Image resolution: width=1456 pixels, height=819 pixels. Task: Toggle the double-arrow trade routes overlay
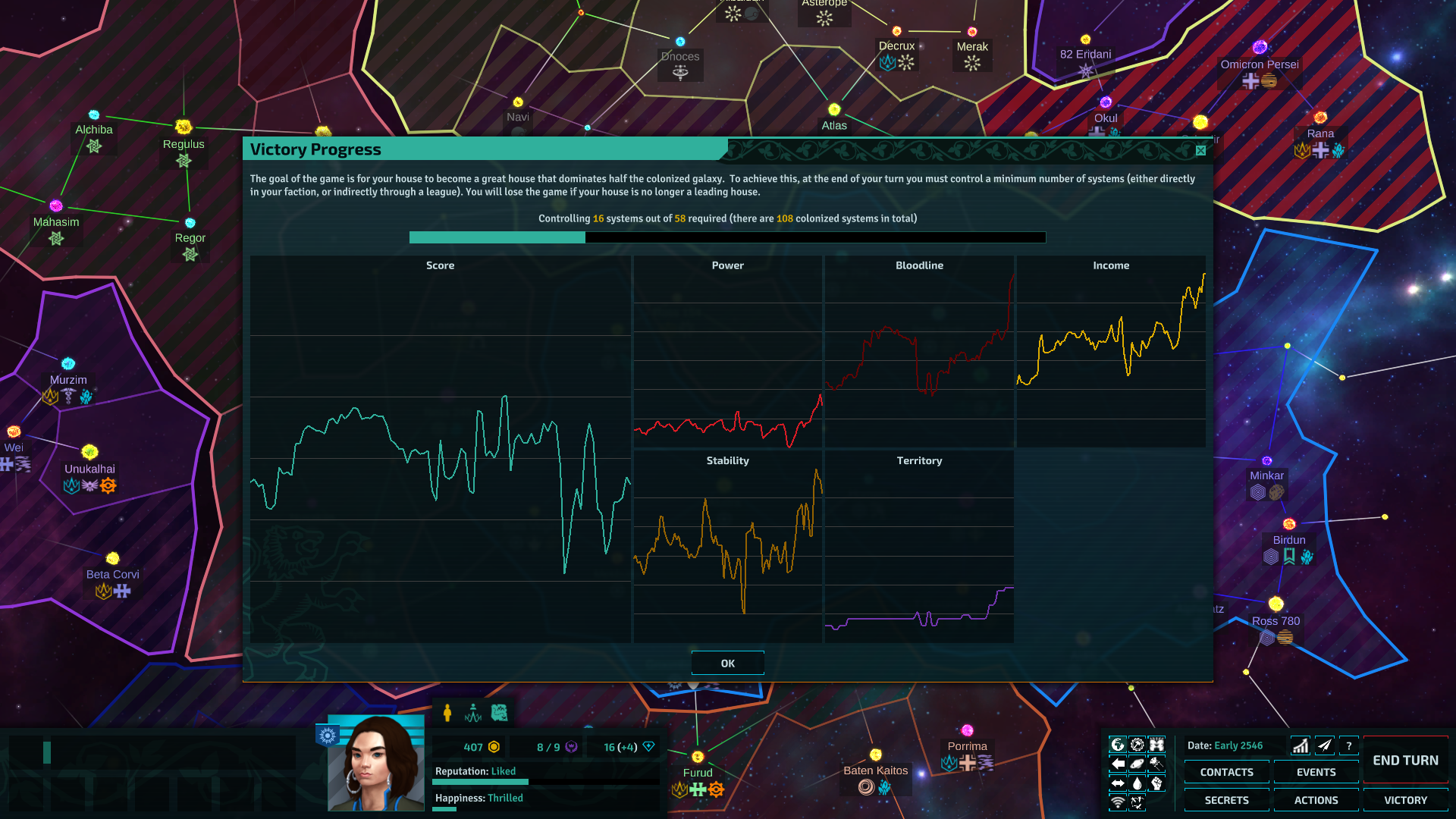click(x=1118, y=783)
